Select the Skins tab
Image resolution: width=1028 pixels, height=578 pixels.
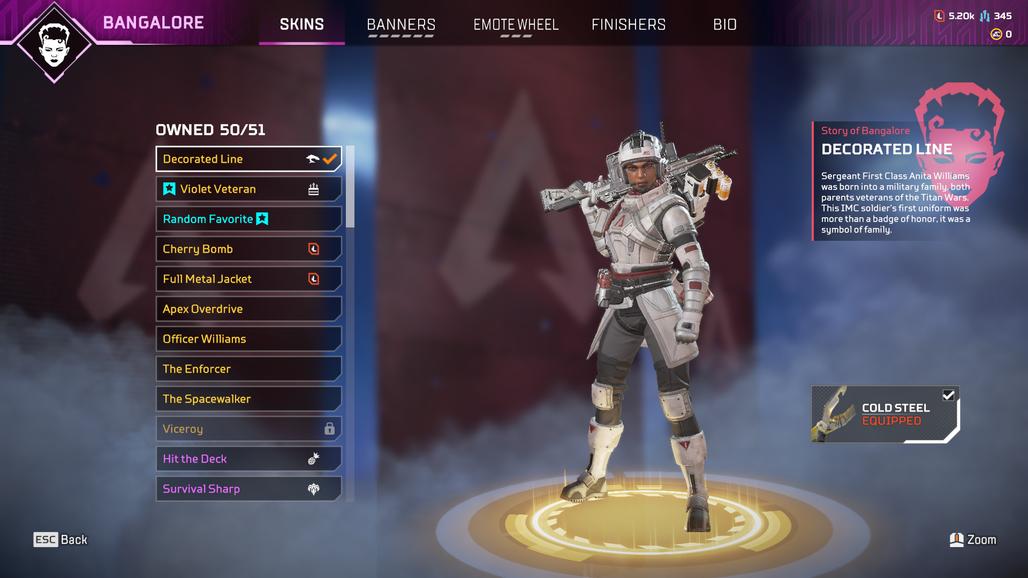click(301, 24)
